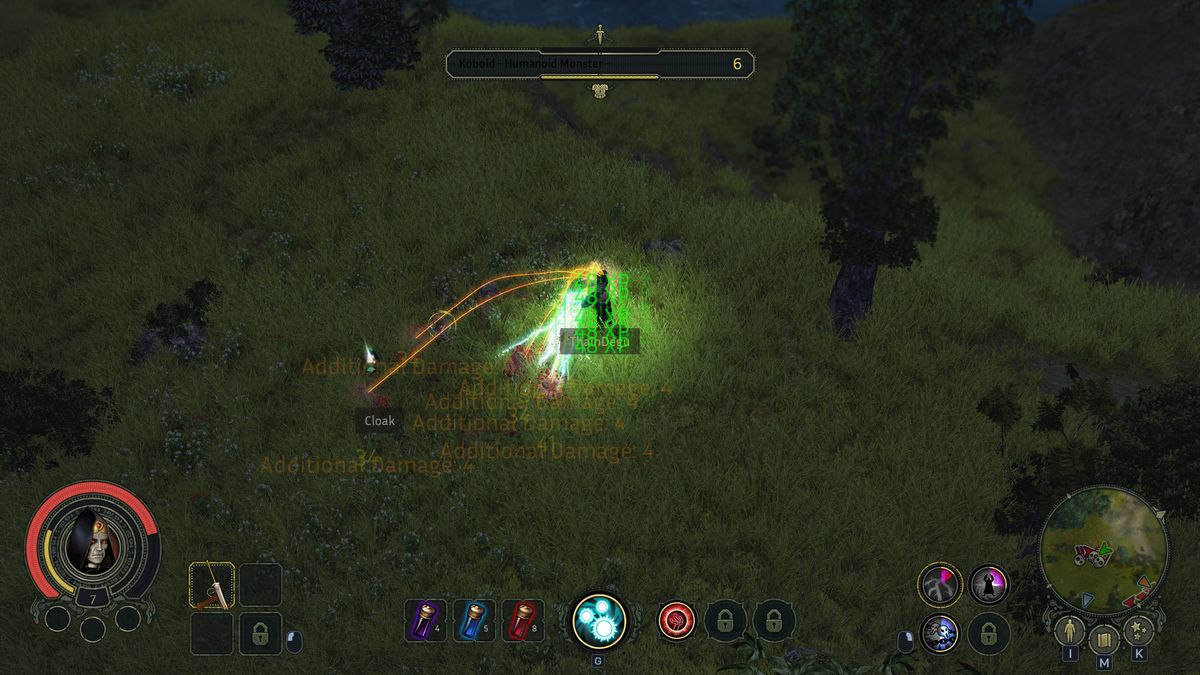Activate the hooded figure combat art
1200x675 pixels.
[x=989, y=585]
